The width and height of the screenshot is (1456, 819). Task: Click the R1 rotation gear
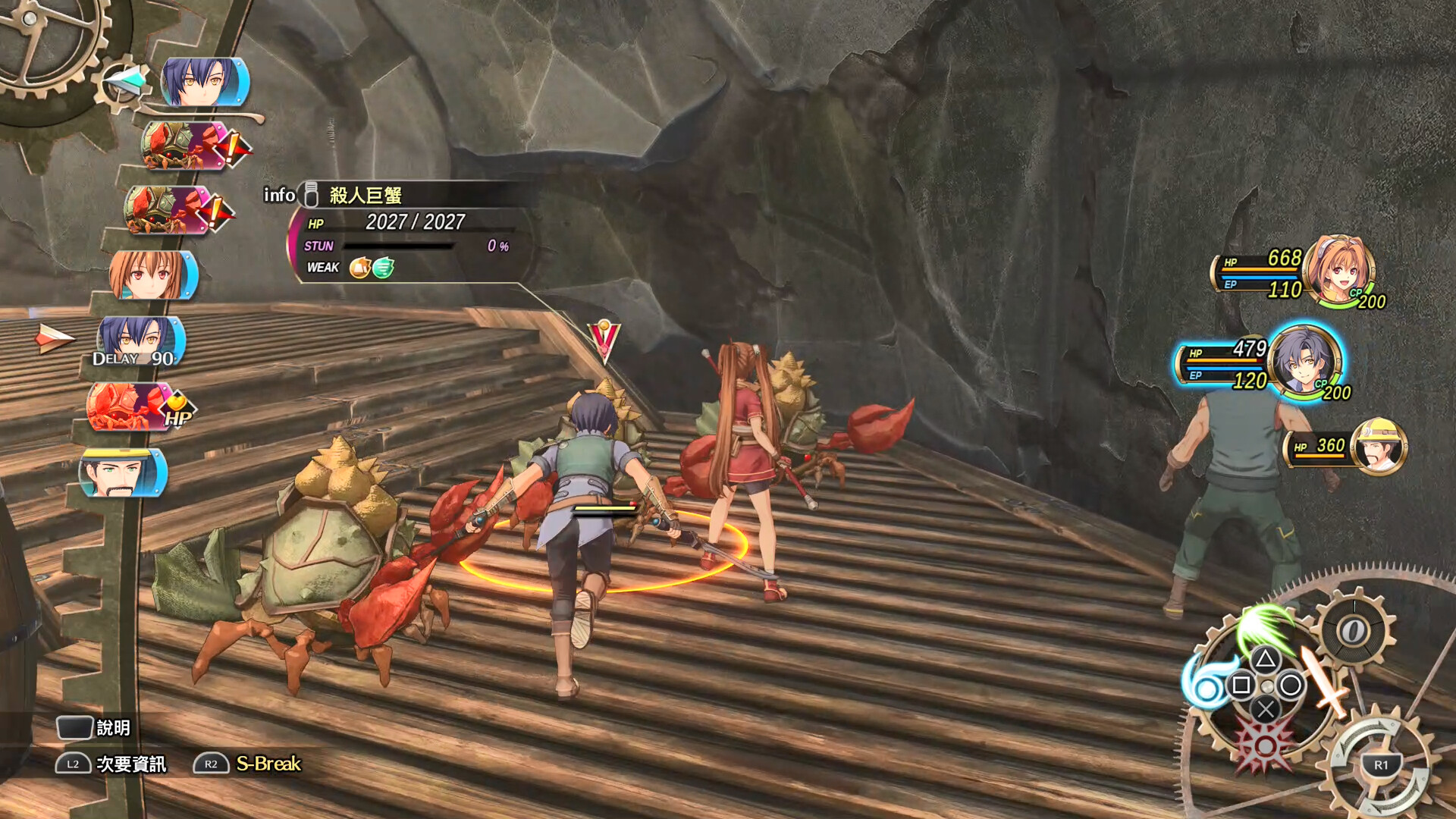click(1380, 764)
